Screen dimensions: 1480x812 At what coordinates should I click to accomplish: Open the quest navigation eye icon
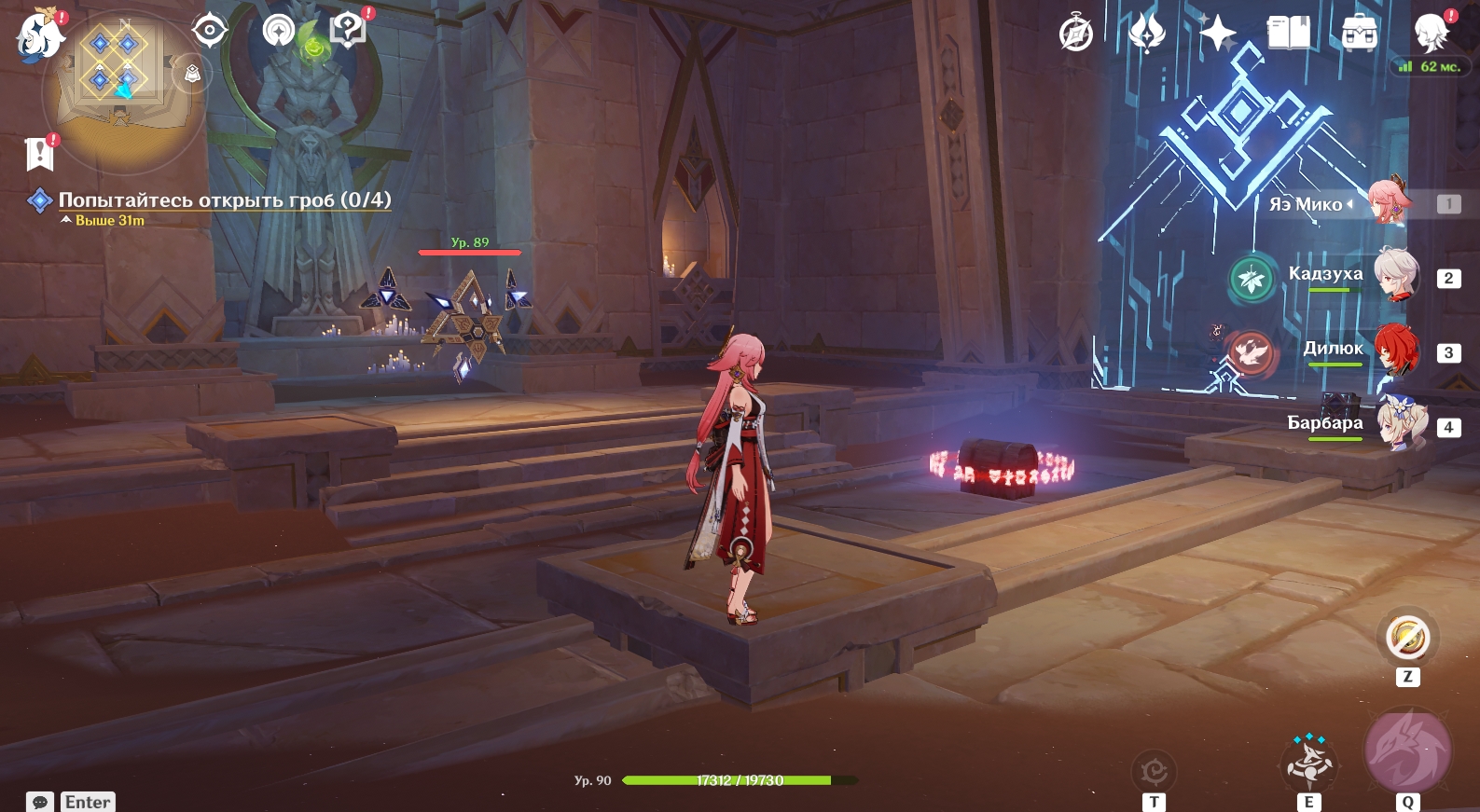[210, 31]
